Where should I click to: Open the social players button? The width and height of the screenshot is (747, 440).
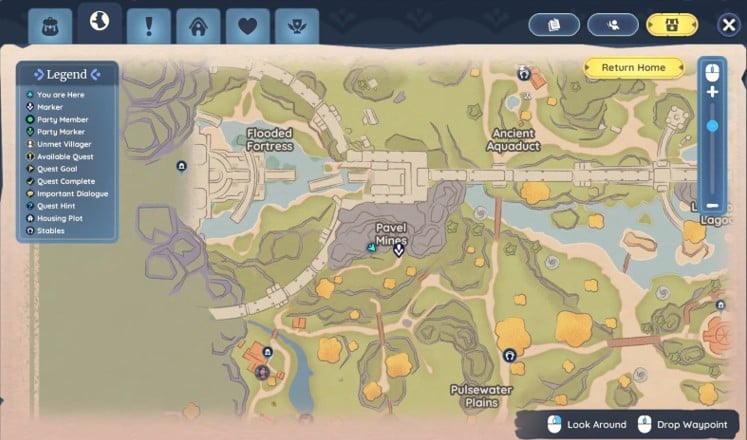613,24
